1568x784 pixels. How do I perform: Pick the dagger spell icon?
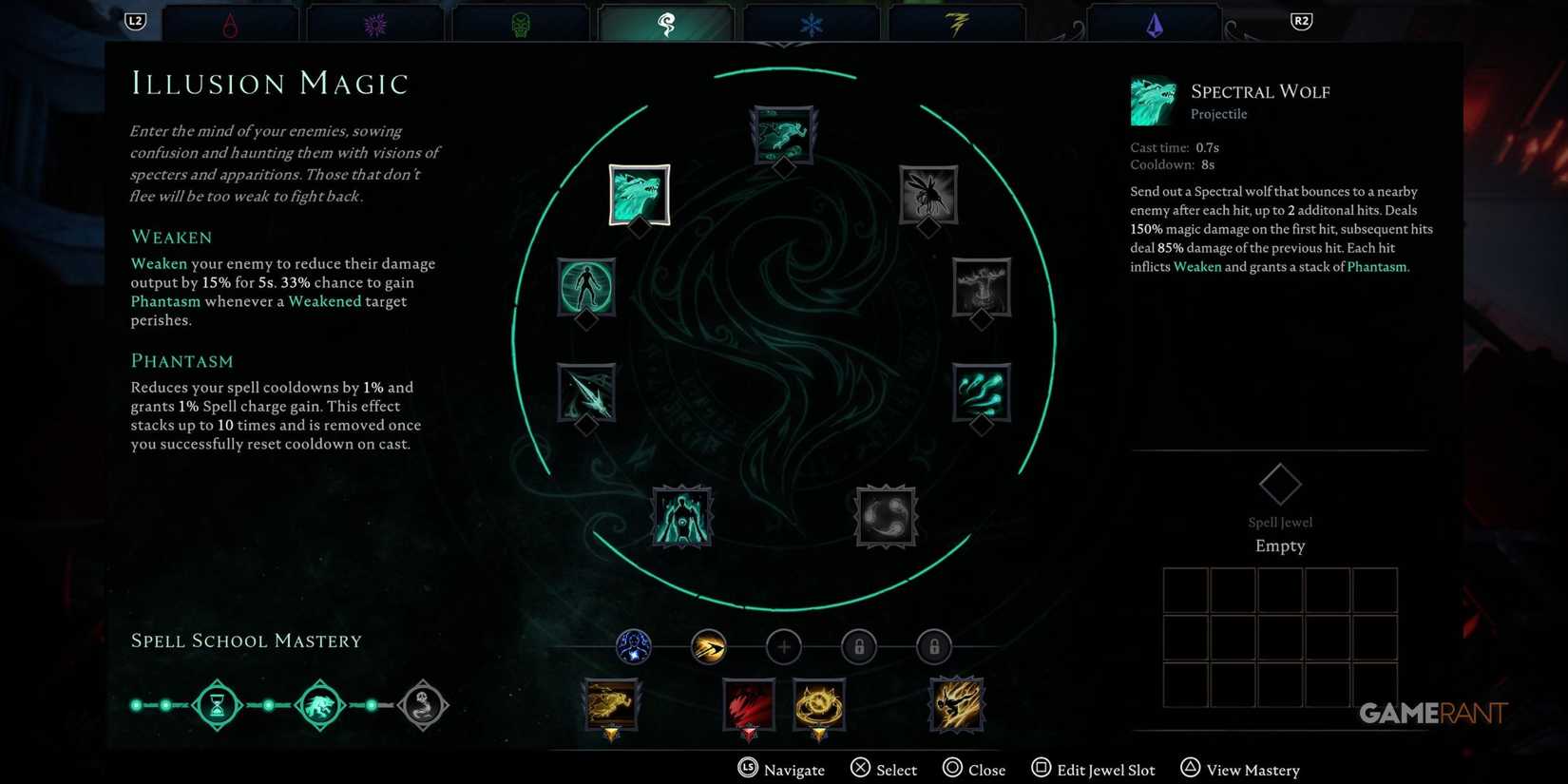[x=587, y=392]
